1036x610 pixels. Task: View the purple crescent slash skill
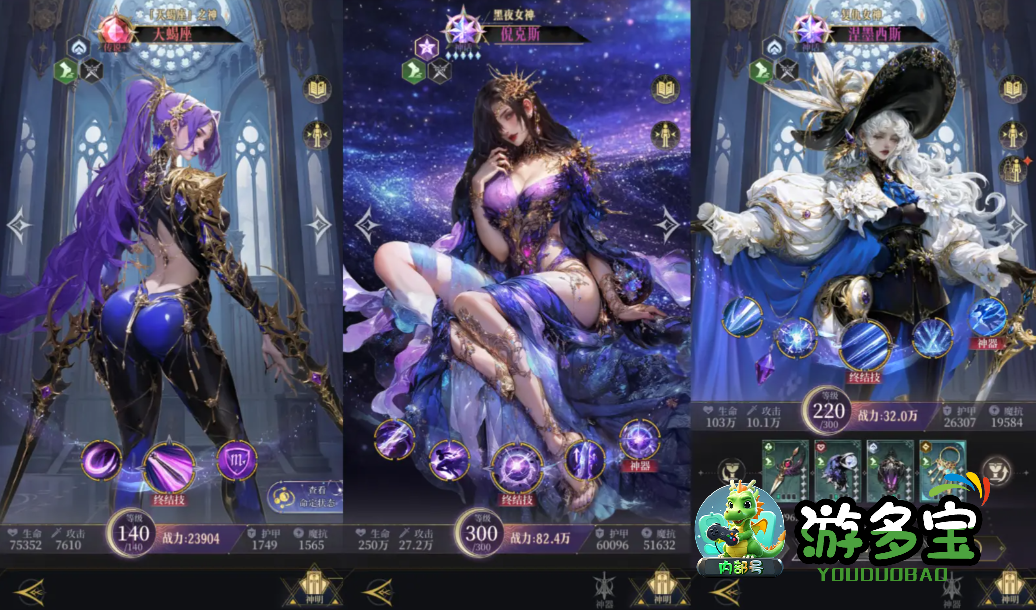tap(101, 461)
